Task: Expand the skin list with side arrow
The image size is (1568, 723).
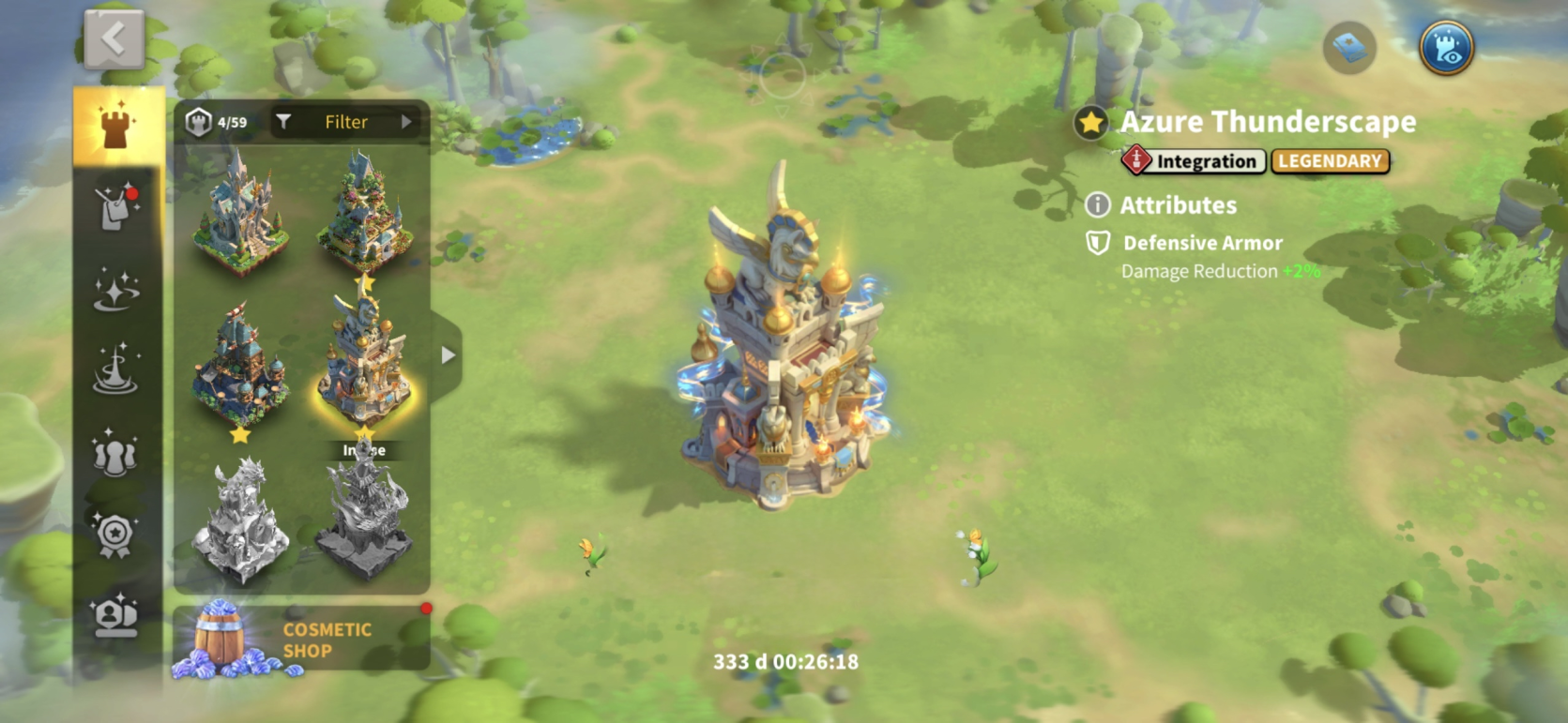Action: (x=448, y=355)
